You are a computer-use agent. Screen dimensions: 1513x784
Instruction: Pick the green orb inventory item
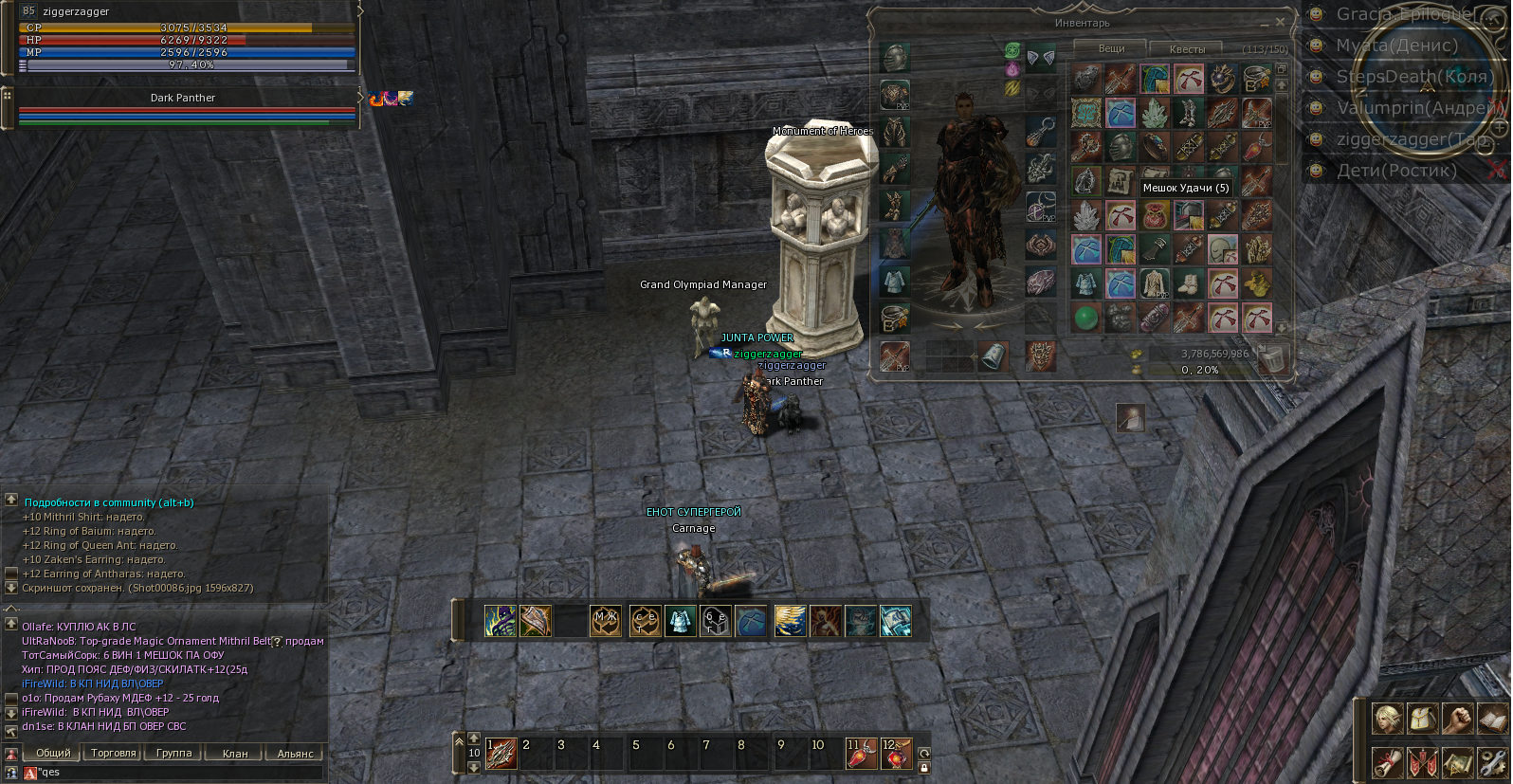1086,317
